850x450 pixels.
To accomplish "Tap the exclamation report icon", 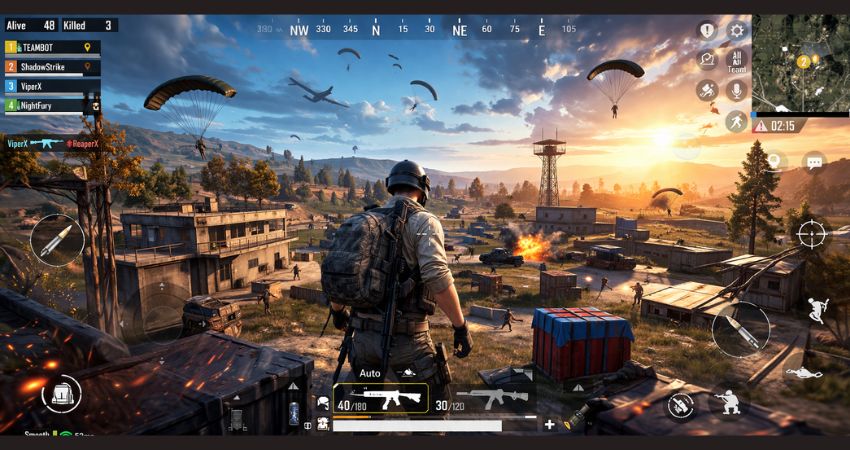I will (x=707, y=31).
